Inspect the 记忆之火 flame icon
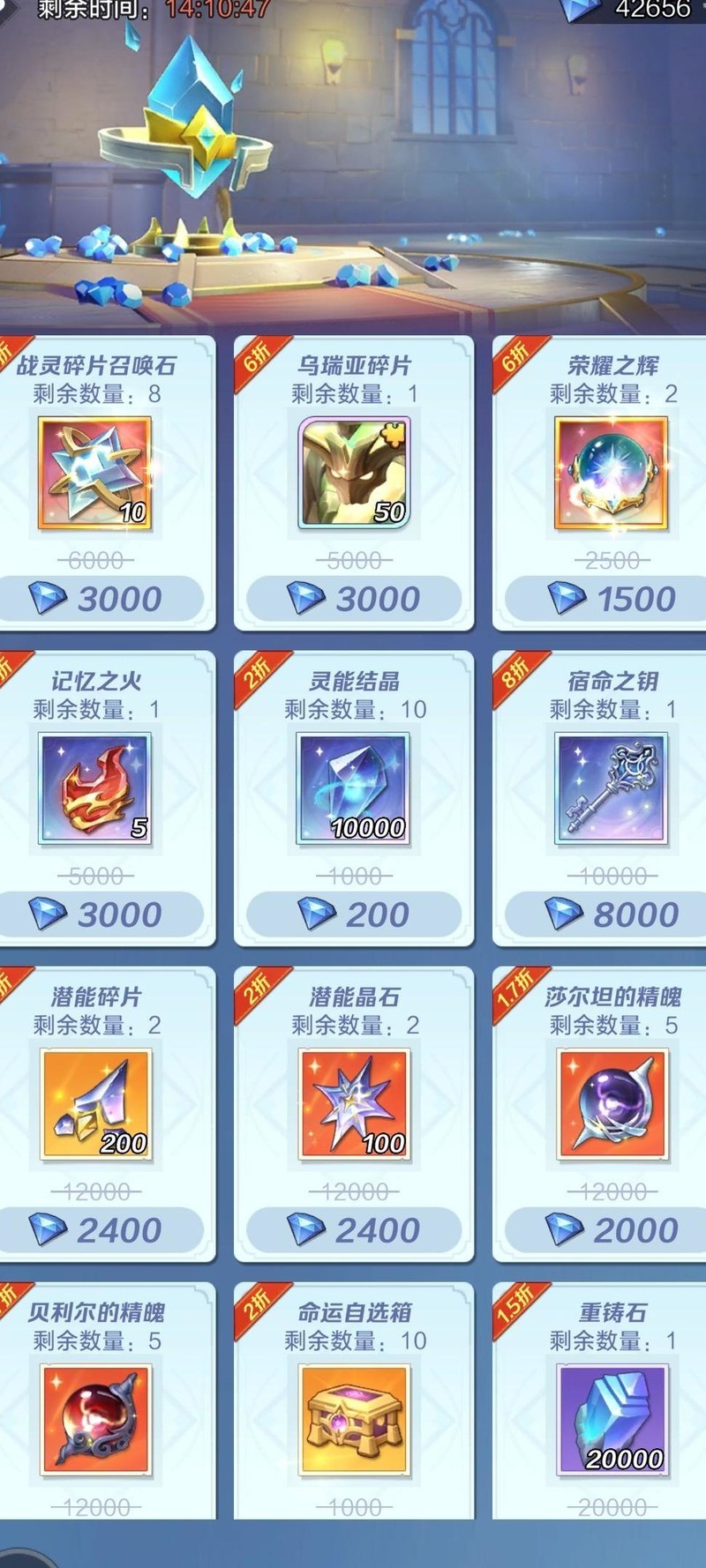The height and width of the screenshot is (1568, 706). pos(95,788)
